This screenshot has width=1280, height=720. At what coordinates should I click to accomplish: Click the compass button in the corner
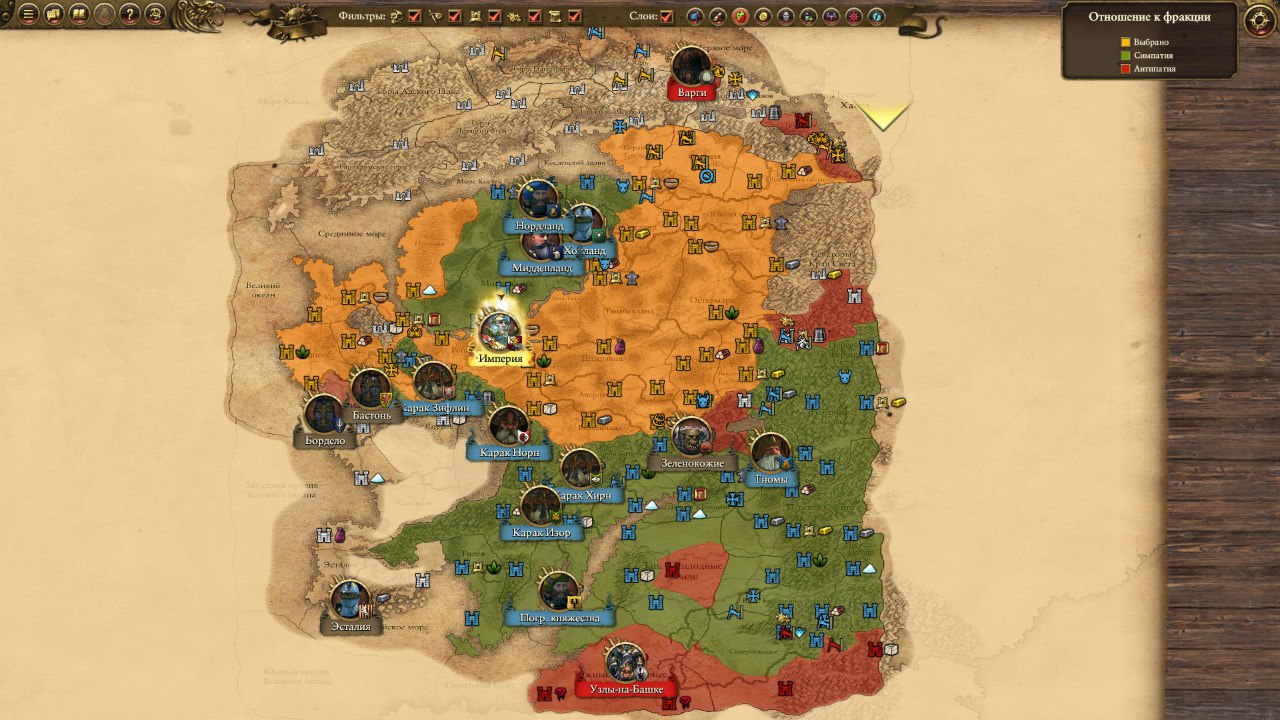(1258, 19)
